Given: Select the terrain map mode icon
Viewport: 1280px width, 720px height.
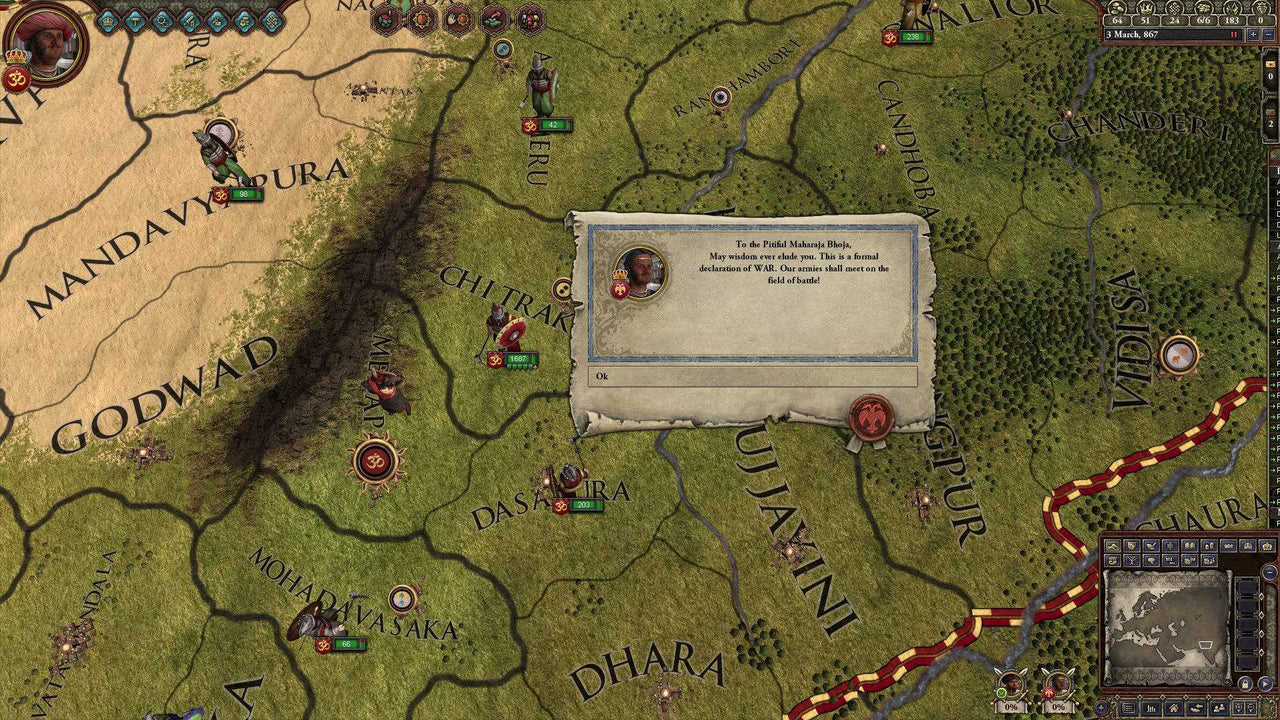Looking at the screenshot, I should coord(1112,545).
